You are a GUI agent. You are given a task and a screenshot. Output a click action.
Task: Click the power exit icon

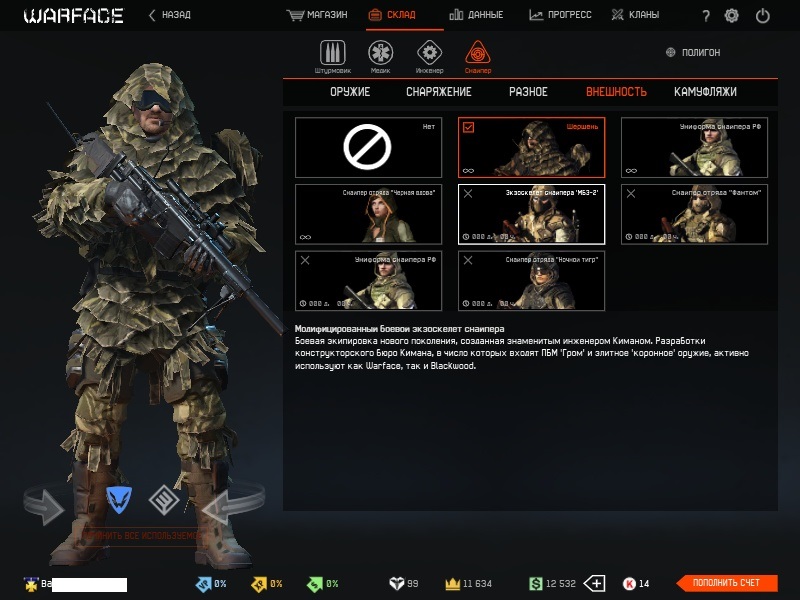tap(763, 16)
